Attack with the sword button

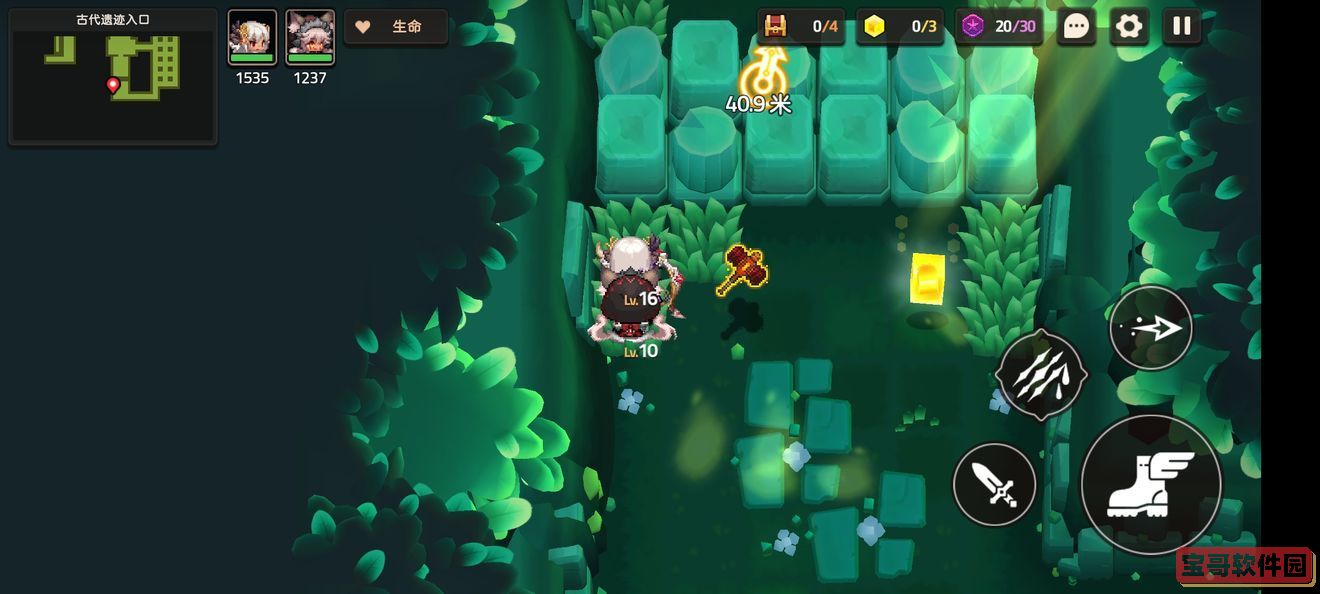pos(994,485)
